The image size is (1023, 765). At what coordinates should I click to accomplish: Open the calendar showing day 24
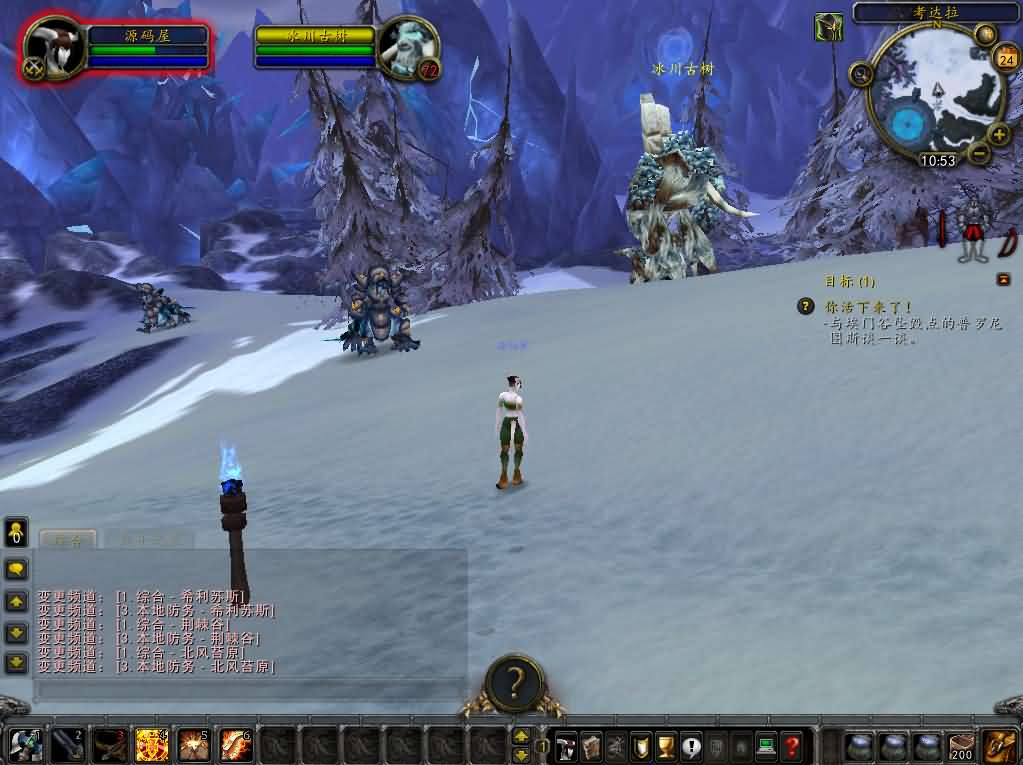click(x=1006, y=58)
